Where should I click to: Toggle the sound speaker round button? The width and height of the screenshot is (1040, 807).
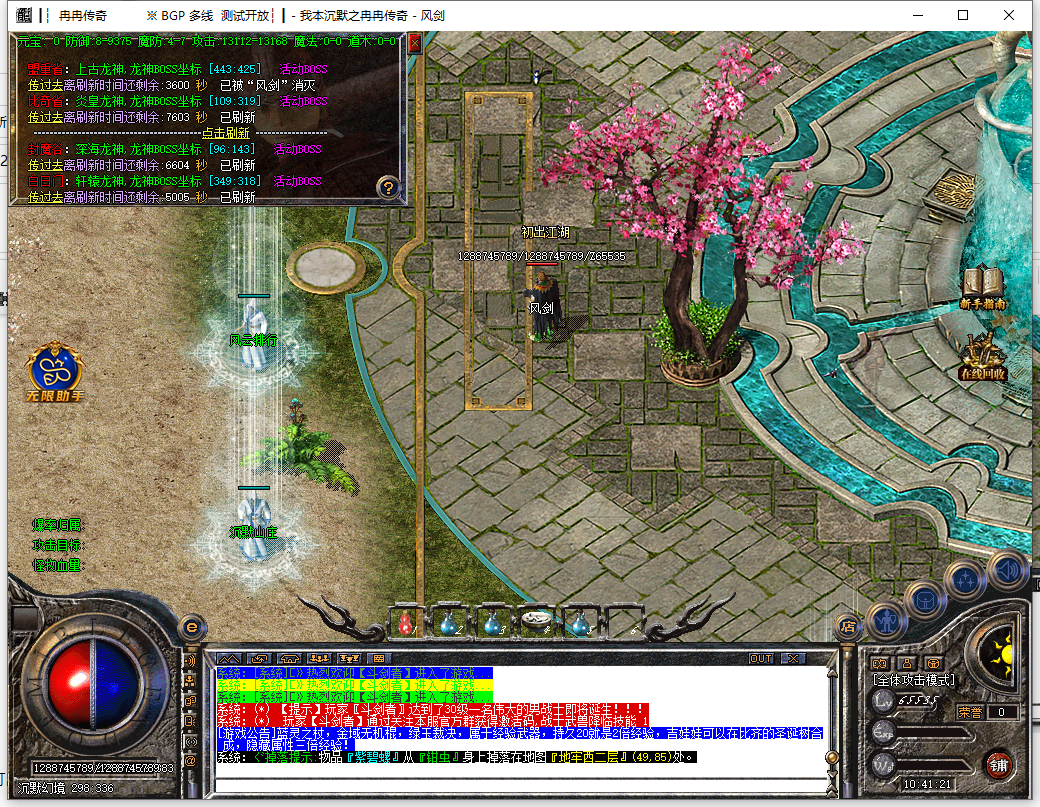coord(1006,570)
